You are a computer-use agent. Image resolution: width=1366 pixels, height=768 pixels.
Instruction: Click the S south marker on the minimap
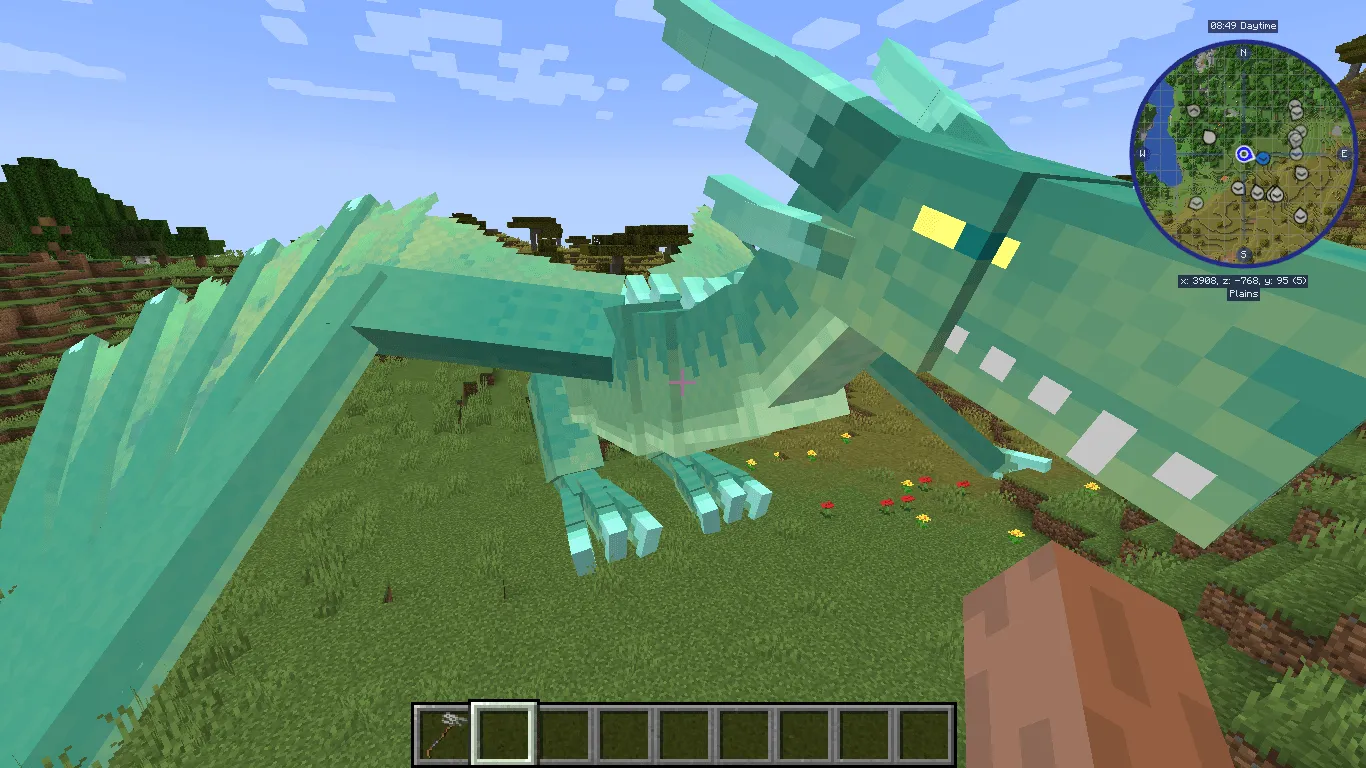(x=1243, y=253)
